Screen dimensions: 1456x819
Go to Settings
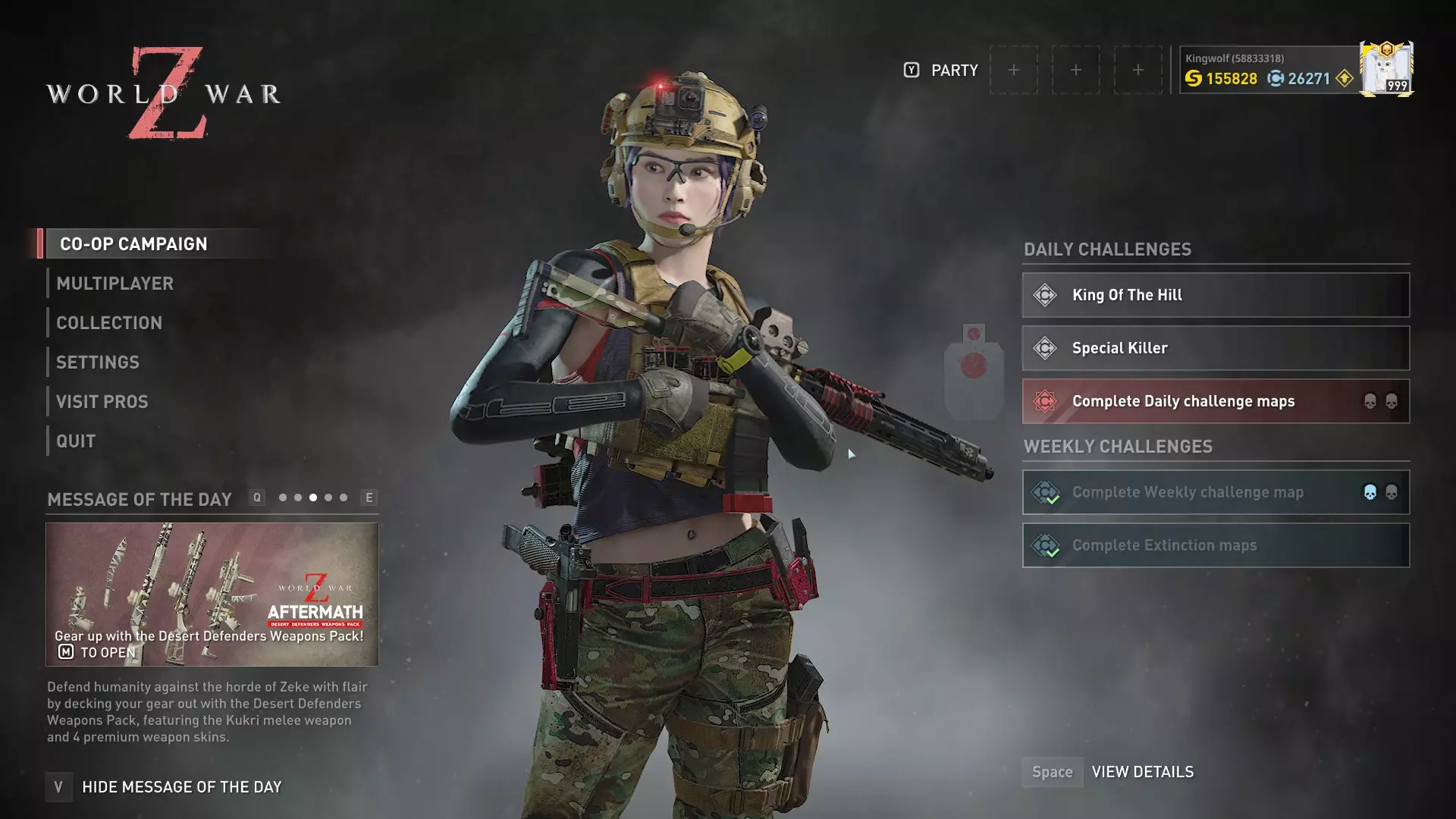pyautogui.click(x=98, y=362)
